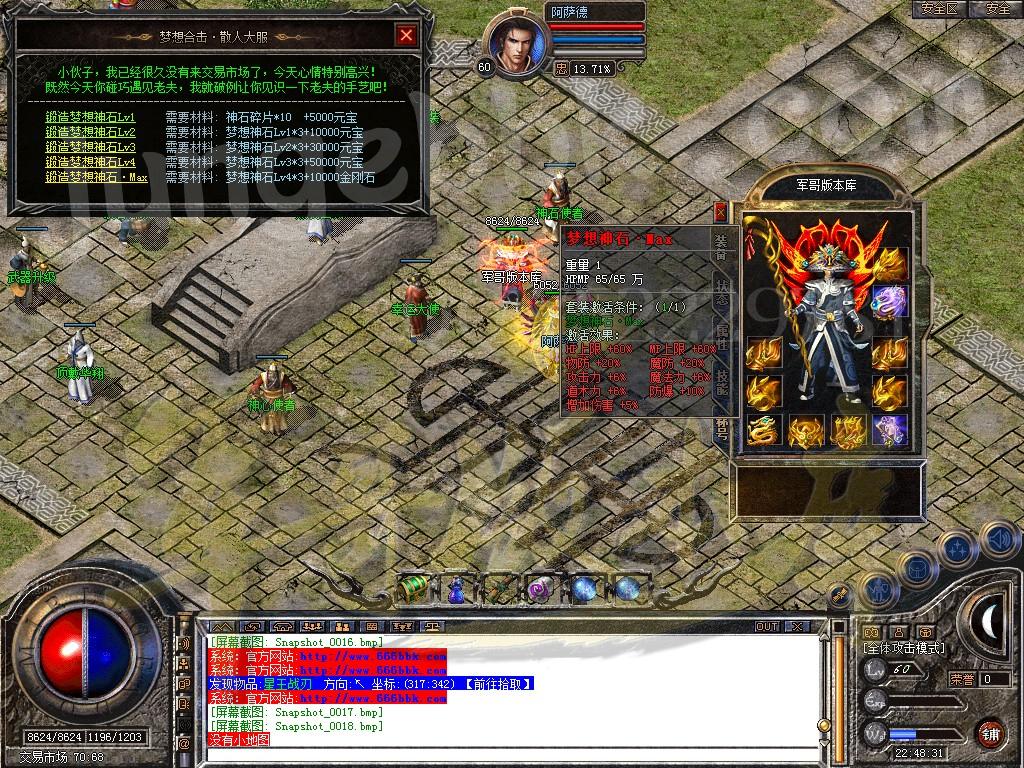
Task: Use the blue potion bottle hotbar item
Action: tap(455, 589)
